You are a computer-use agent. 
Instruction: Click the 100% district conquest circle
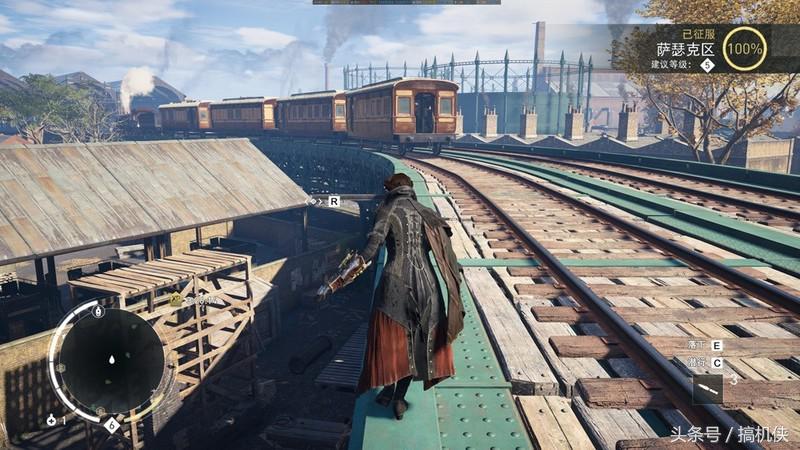pos(744,48)
